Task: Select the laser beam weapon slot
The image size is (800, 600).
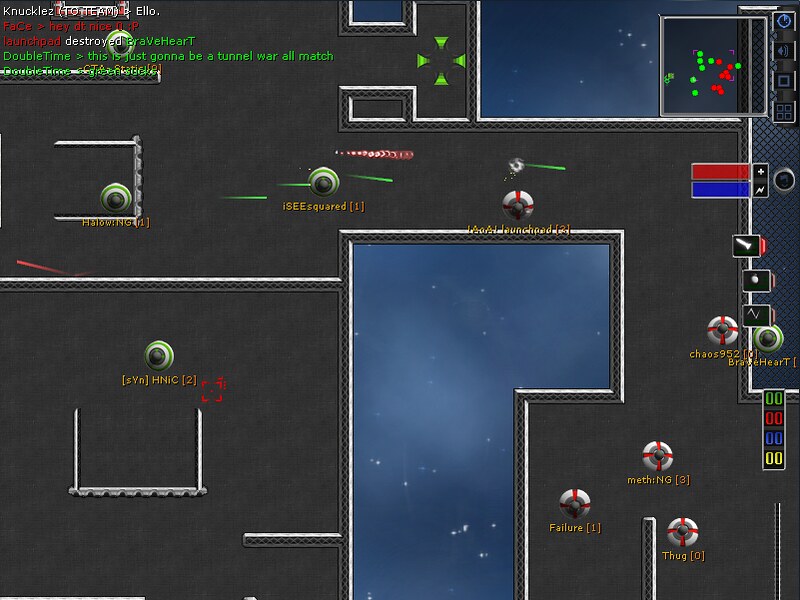Action: 748,245
